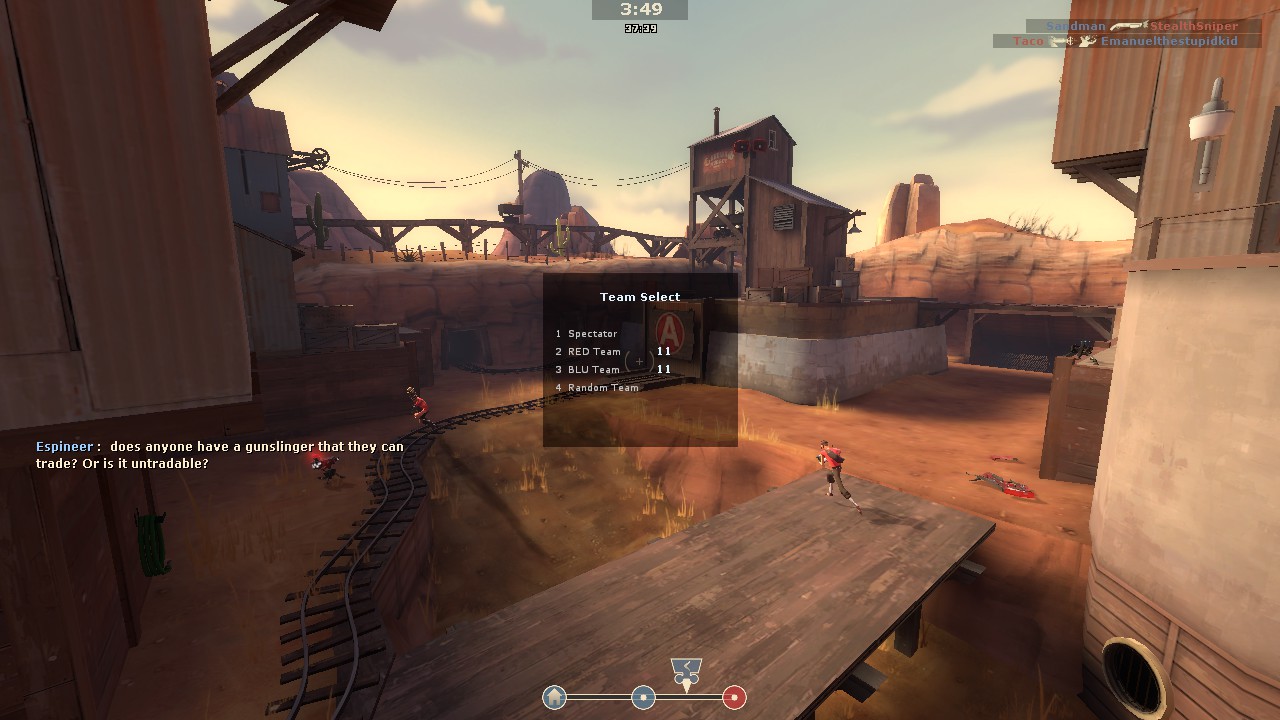Join the RED Team
Screen dimensions: 1280x720
coord(594,352)
